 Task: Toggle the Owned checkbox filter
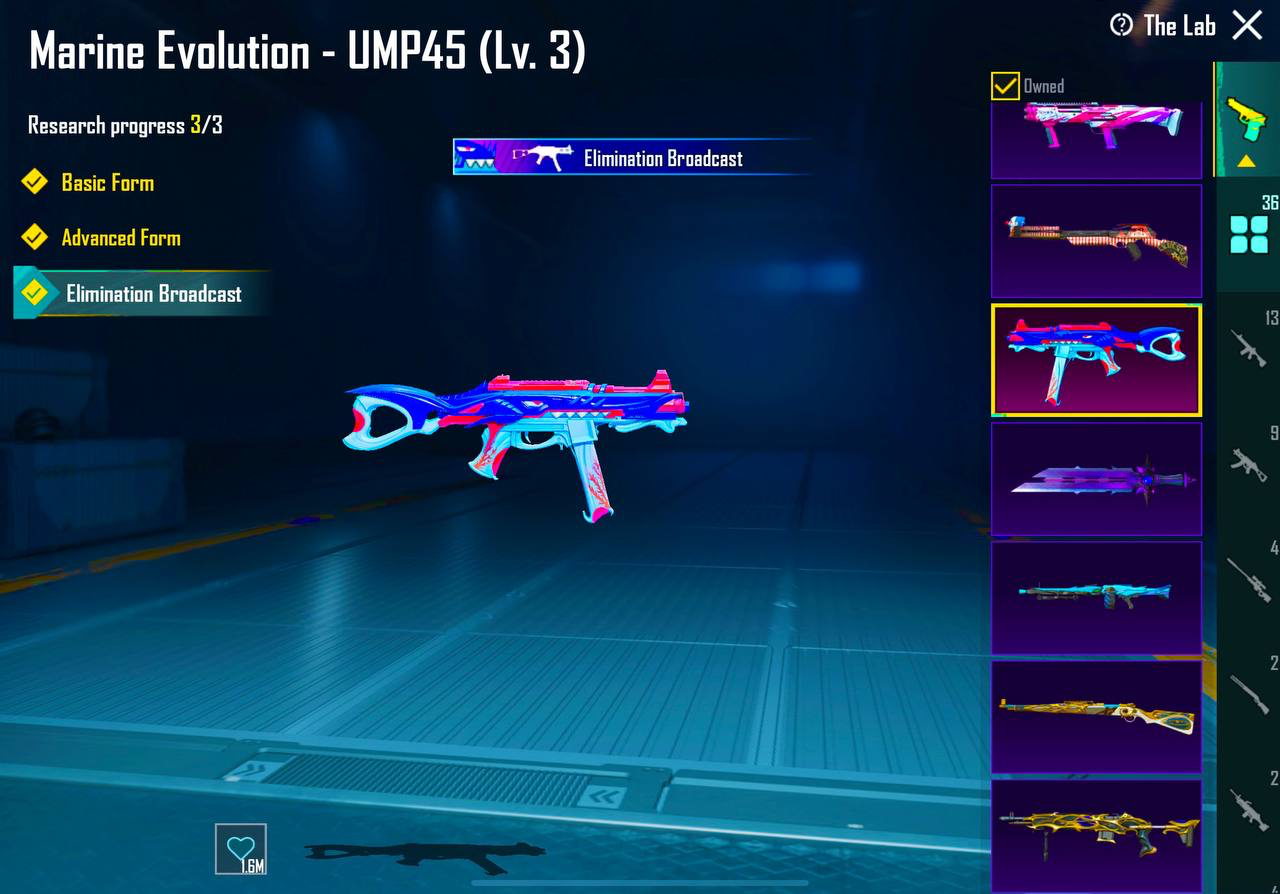[x=1005, y=86]
